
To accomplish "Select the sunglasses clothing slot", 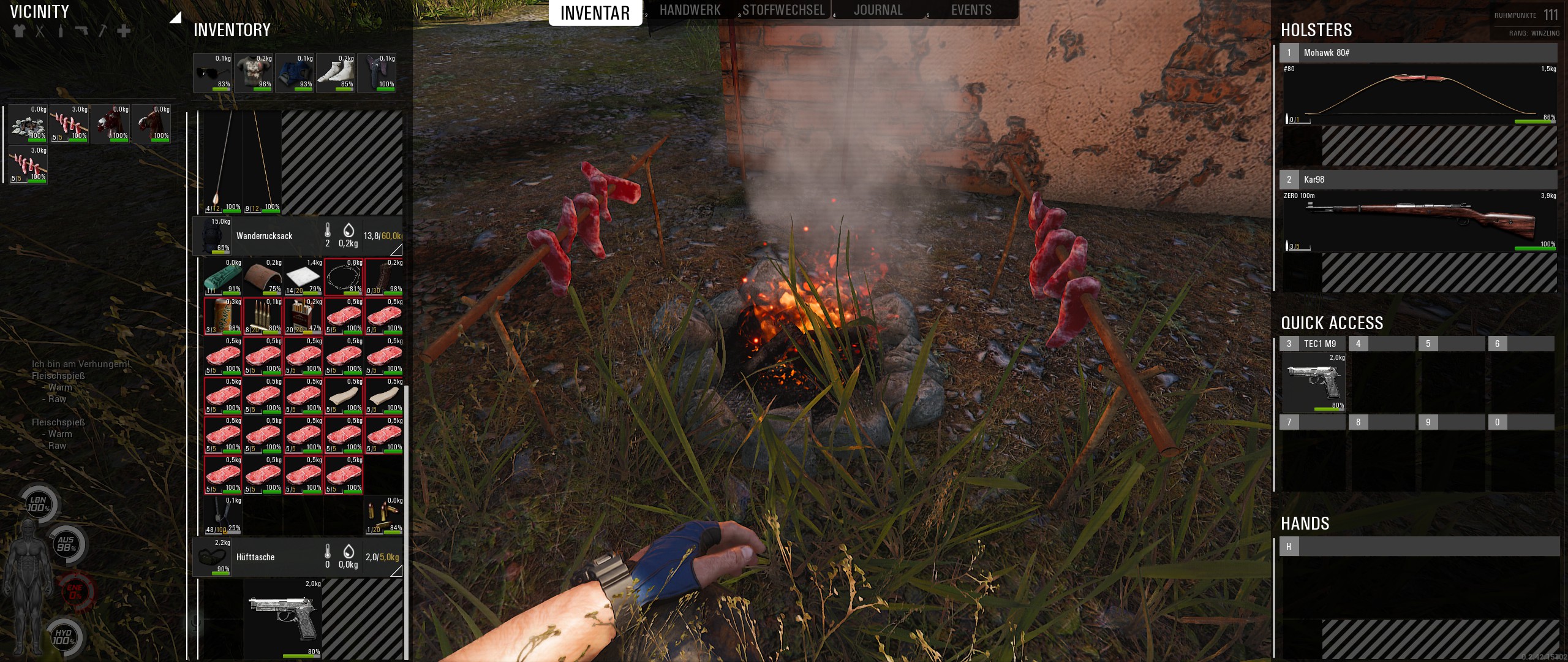I will pos(213,73).
